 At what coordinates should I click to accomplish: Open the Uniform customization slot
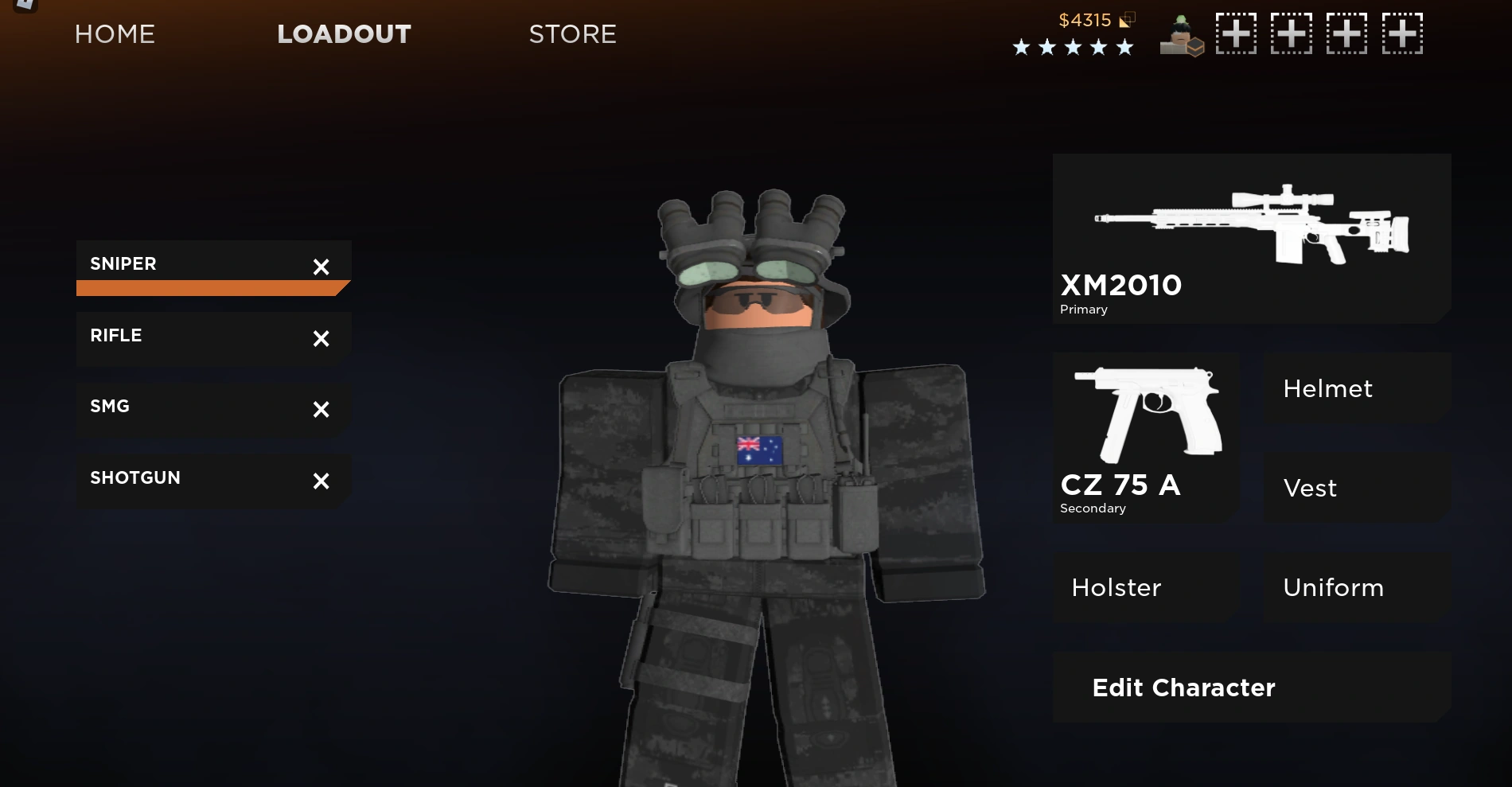pyautogui.click(x=1356, y=587)
